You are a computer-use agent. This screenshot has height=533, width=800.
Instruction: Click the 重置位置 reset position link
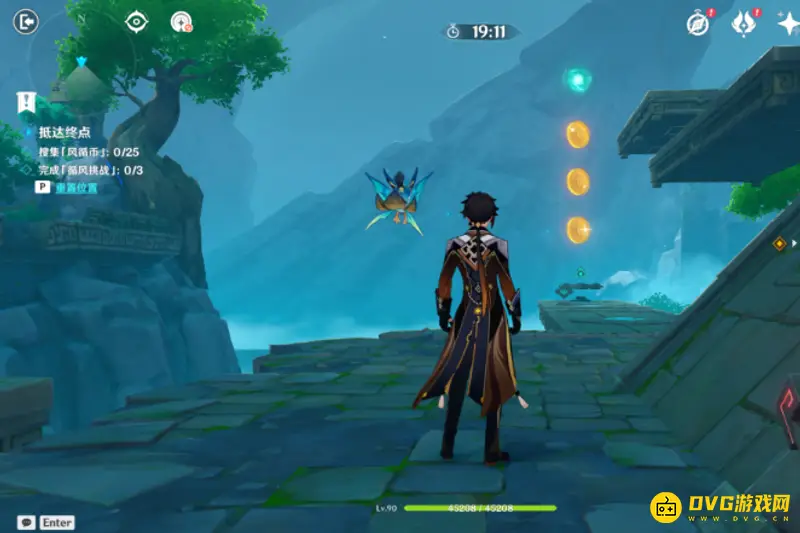coord(76,187)
